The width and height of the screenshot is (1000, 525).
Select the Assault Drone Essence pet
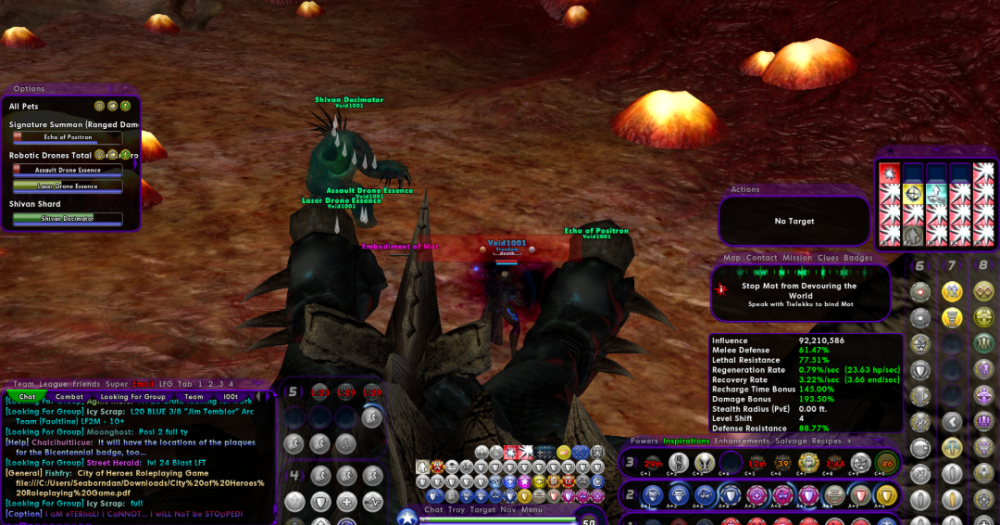coord(68,170)
